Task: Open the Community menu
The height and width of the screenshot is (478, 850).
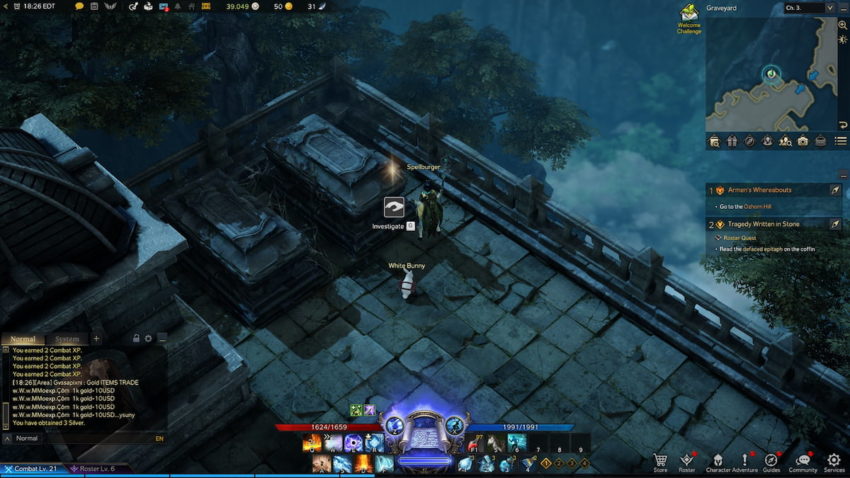Action: coord(802,461)
